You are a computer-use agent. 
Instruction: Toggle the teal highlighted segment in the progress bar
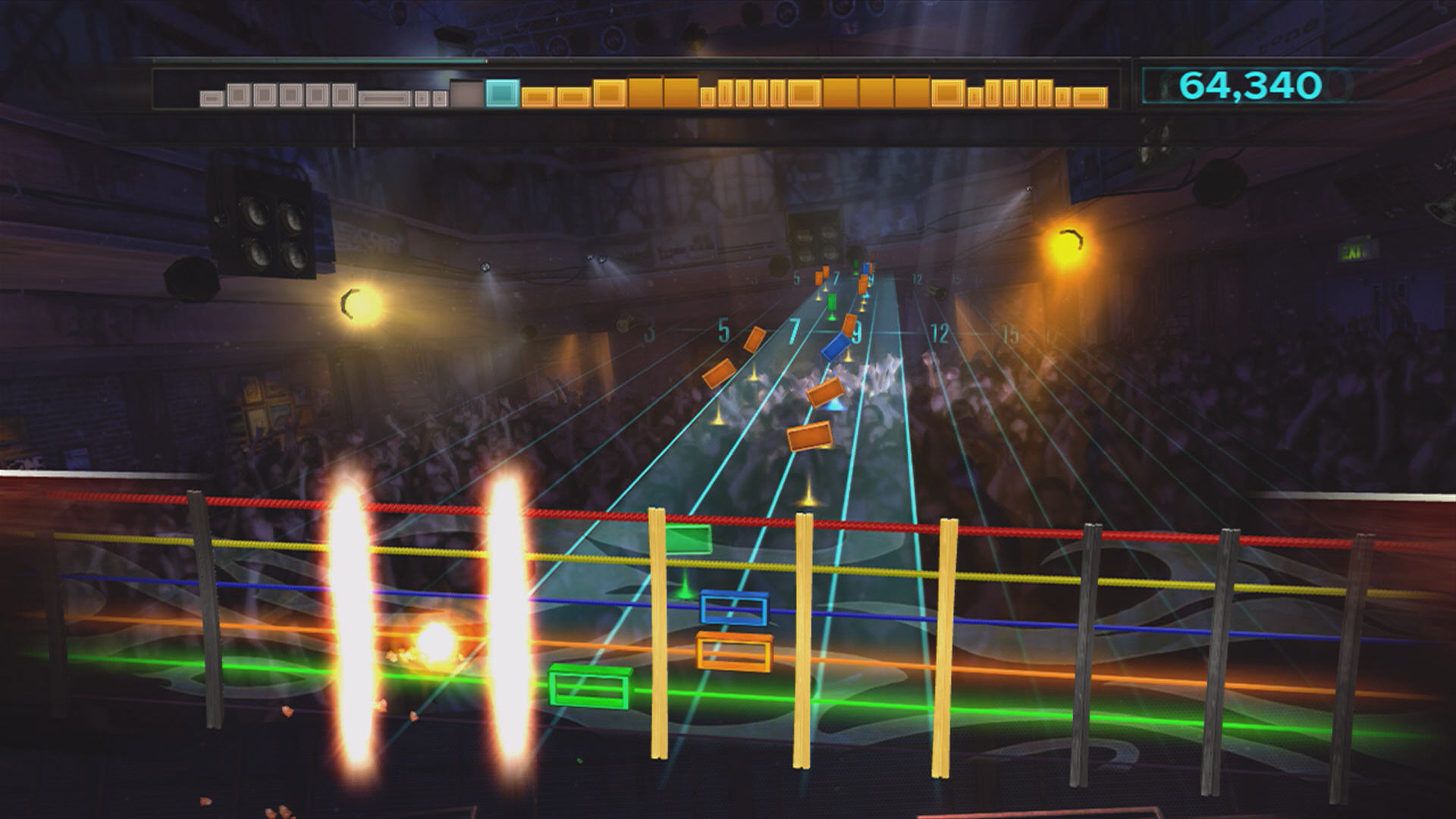(x=500, y=93)
